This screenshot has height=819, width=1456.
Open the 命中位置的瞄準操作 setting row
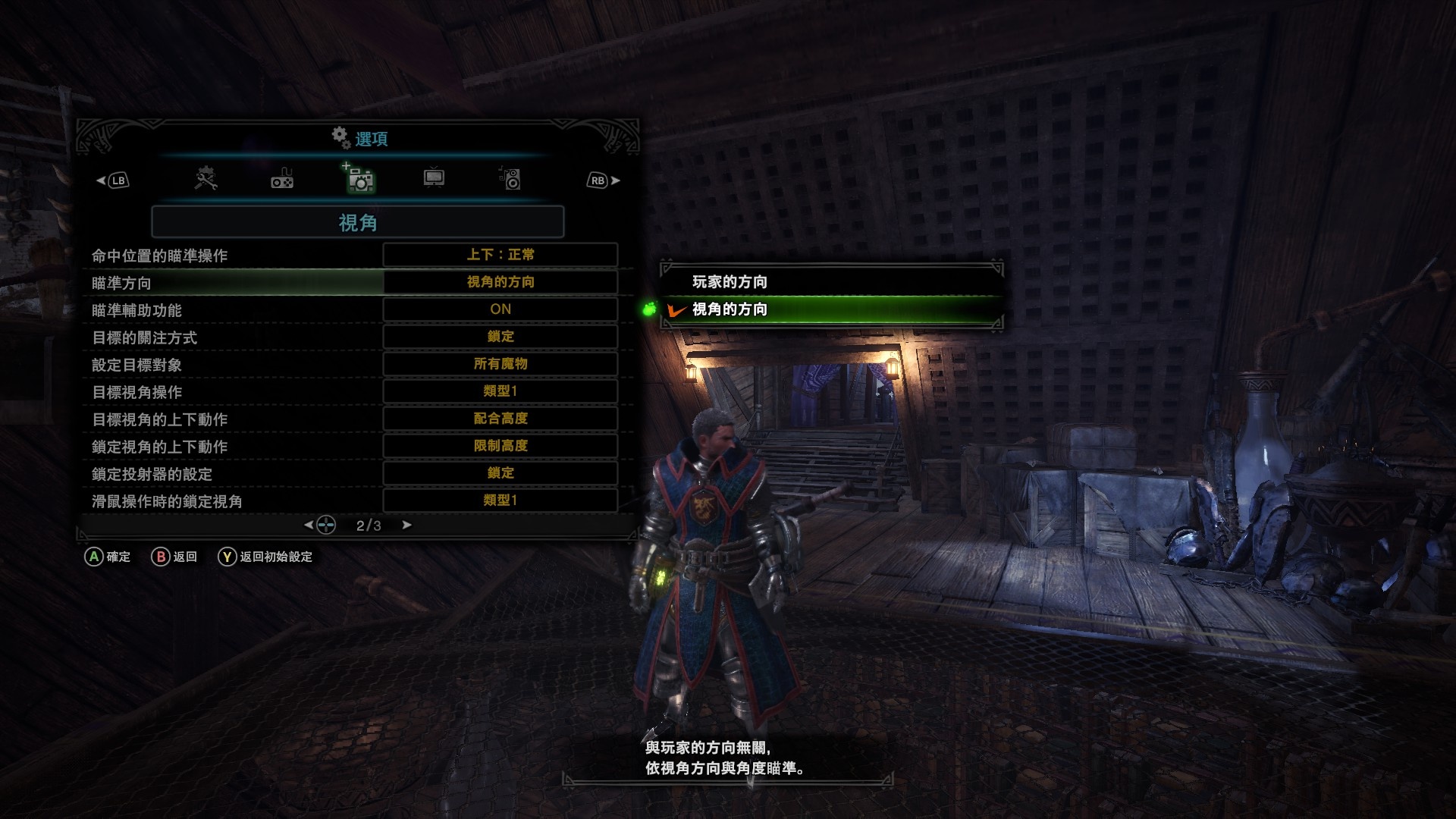click(x=500, y=255)
